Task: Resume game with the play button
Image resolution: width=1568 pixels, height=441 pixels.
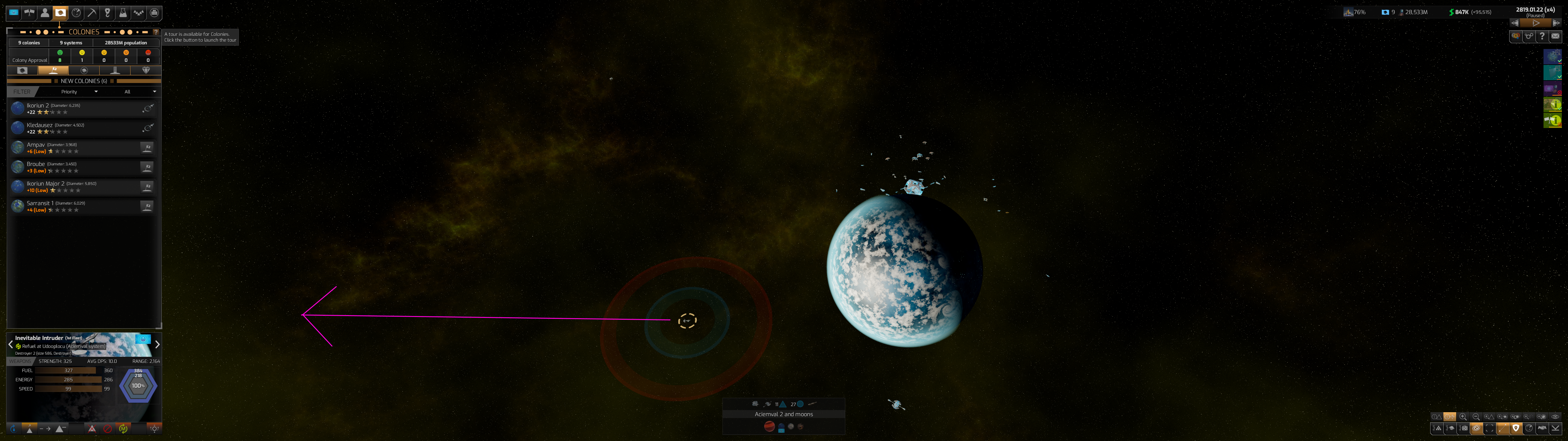Action: point(1536,23)
